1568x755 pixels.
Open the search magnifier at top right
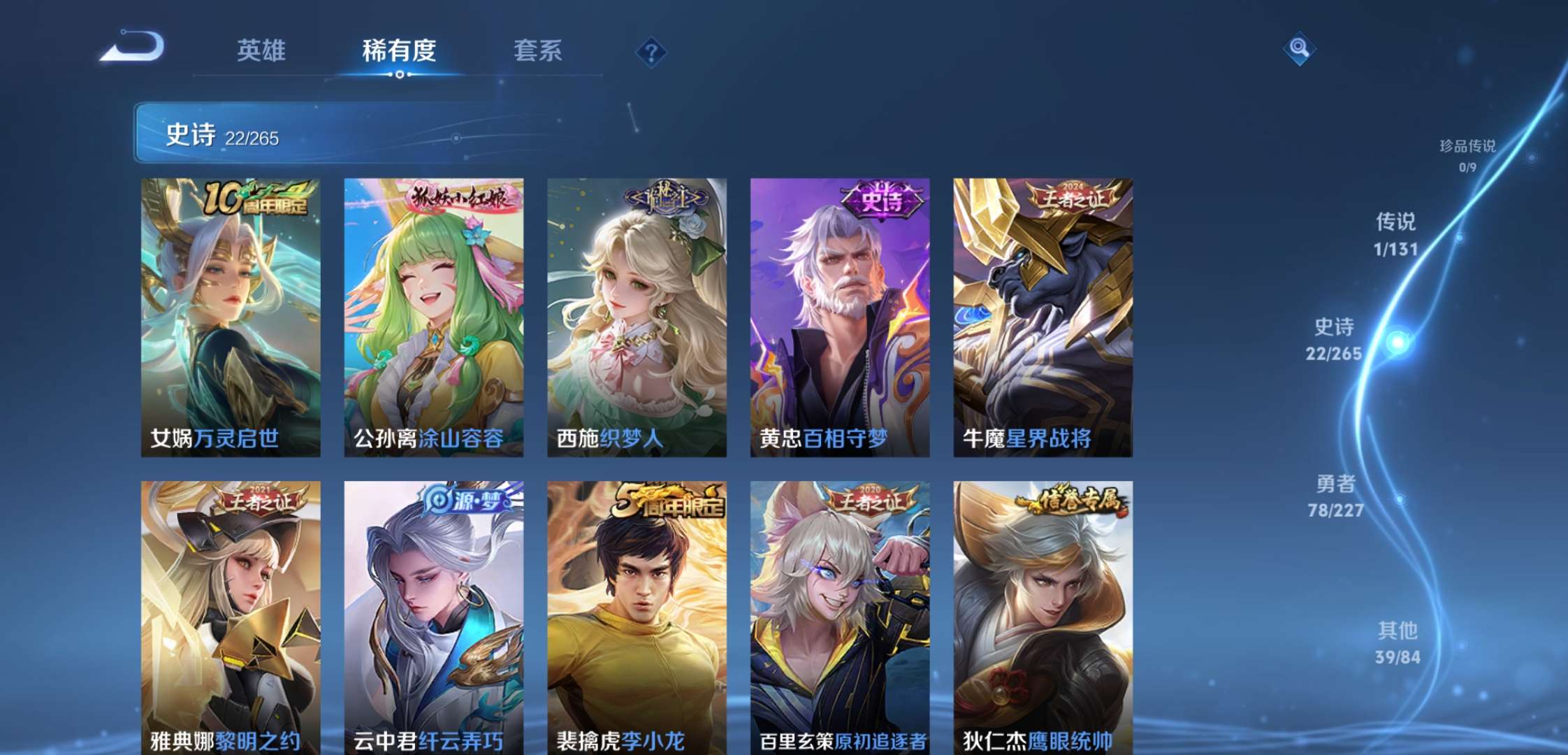(1301, 49)
